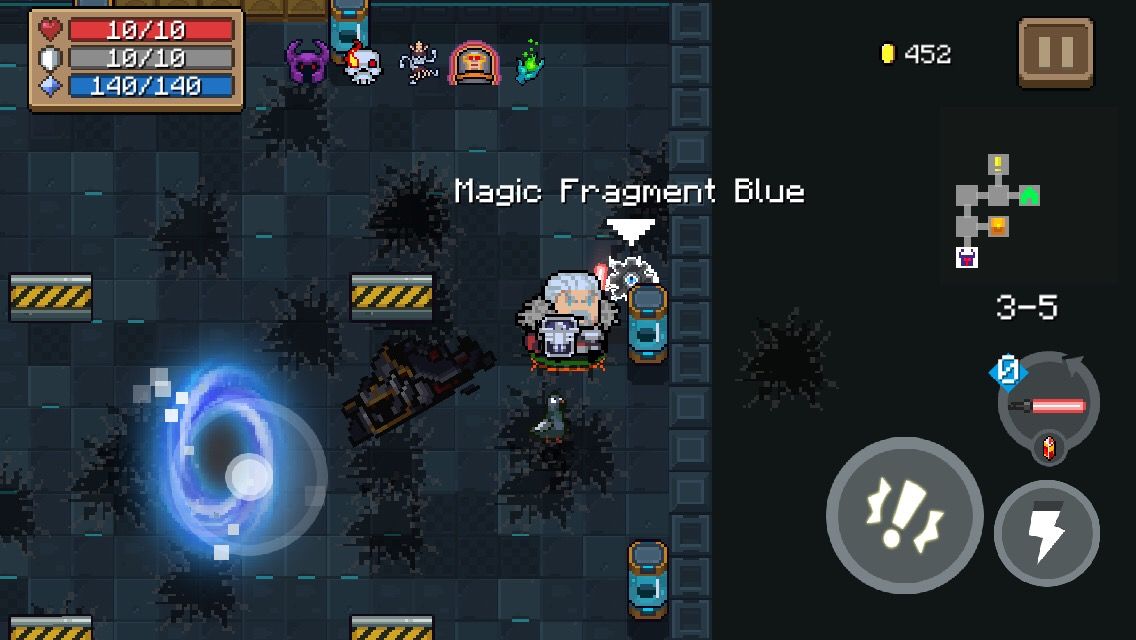Screen dimensions: 1136x640
Task: Select the dancing skeleton buff icon
Action: click(x=419, y=63)
